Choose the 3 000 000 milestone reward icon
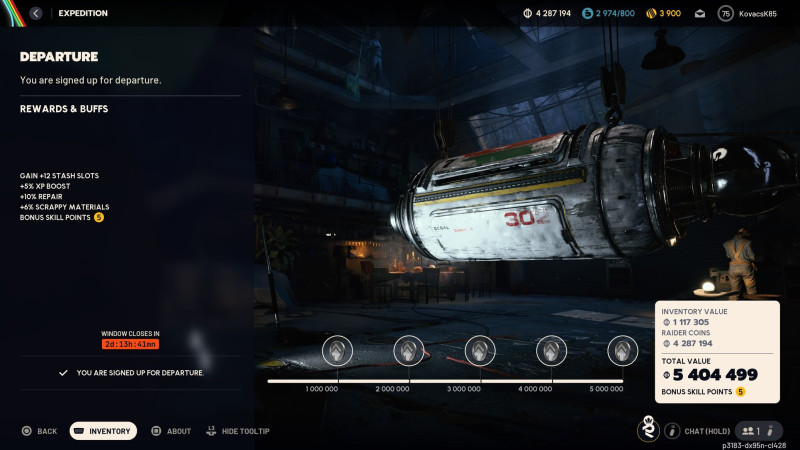 (480, 350)
